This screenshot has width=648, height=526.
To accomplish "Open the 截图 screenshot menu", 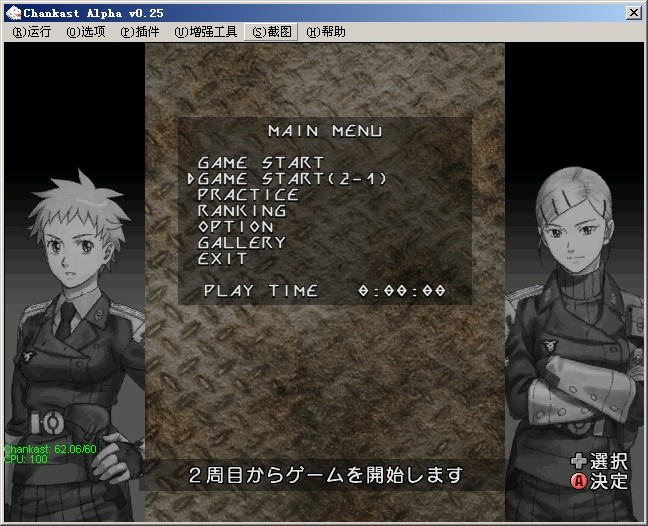I will pos(272,32).
